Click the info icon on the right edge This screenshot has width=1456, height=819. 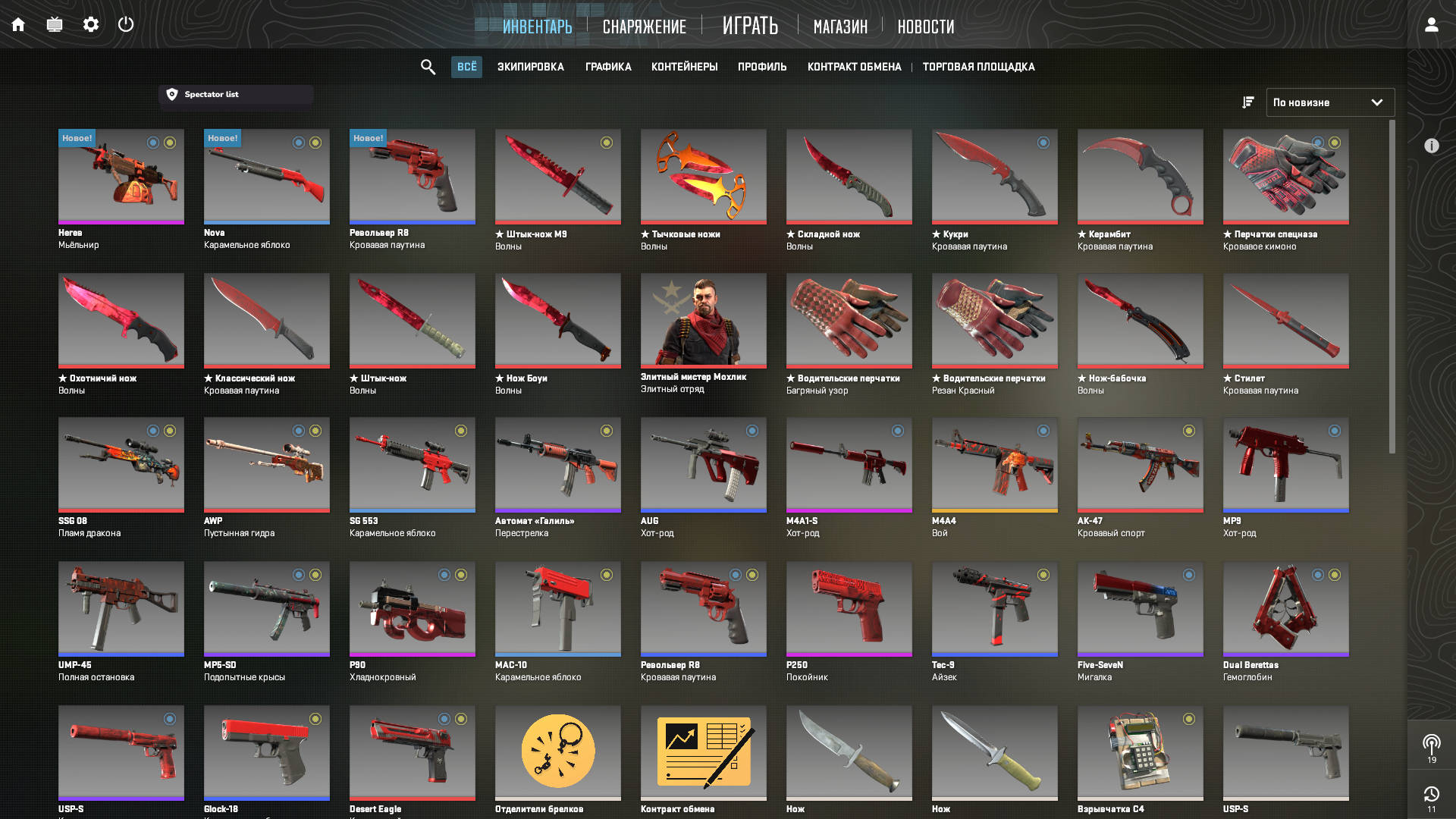(1432, 146)
